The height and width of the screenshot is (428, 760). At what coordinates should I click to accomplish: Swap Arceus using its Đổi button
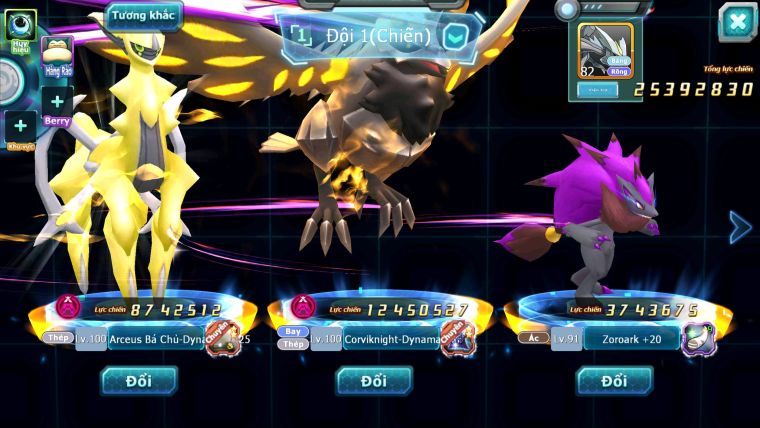tap(138, 381)
